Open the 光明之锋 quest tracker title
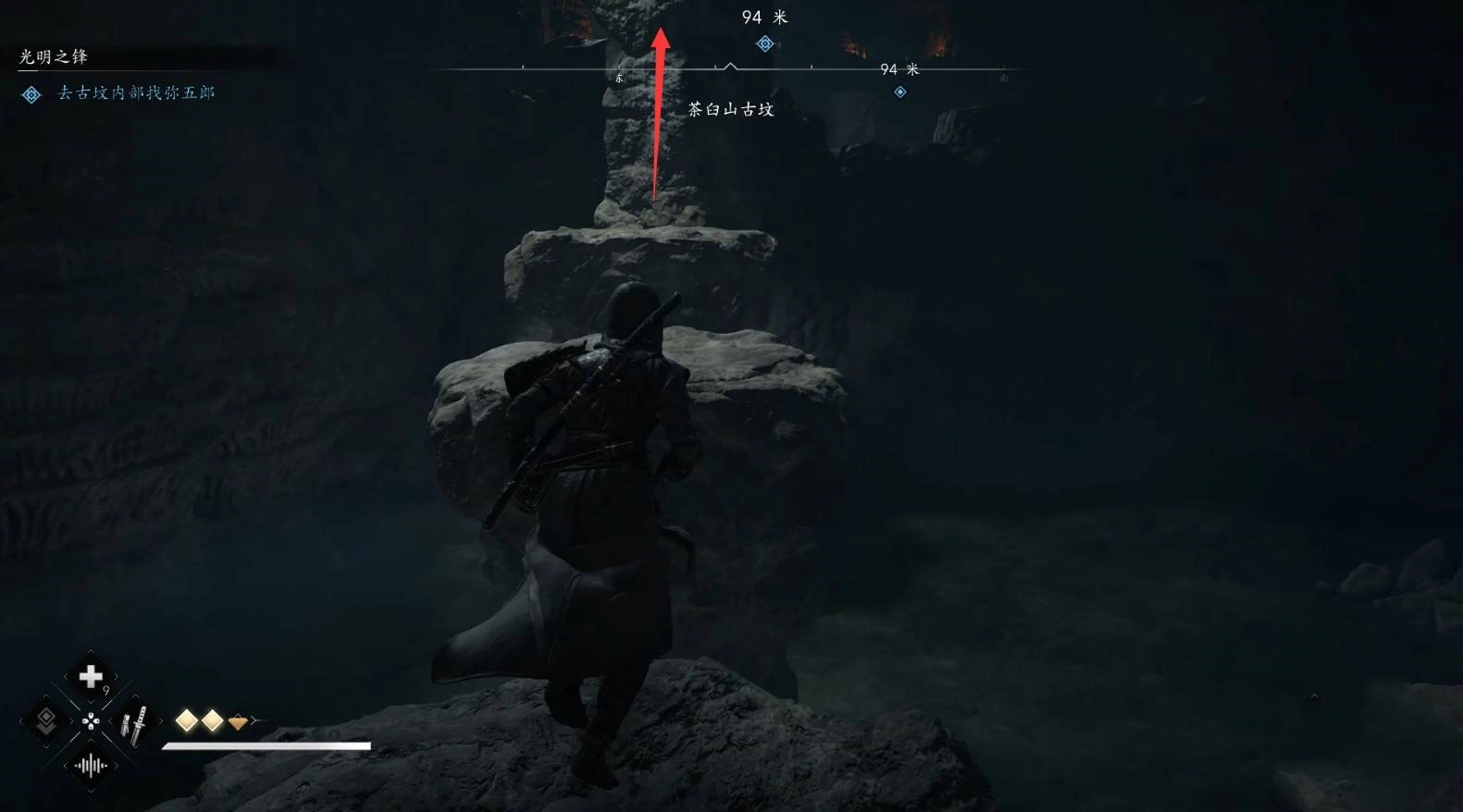1463x812 pixels. click(54, 57)
